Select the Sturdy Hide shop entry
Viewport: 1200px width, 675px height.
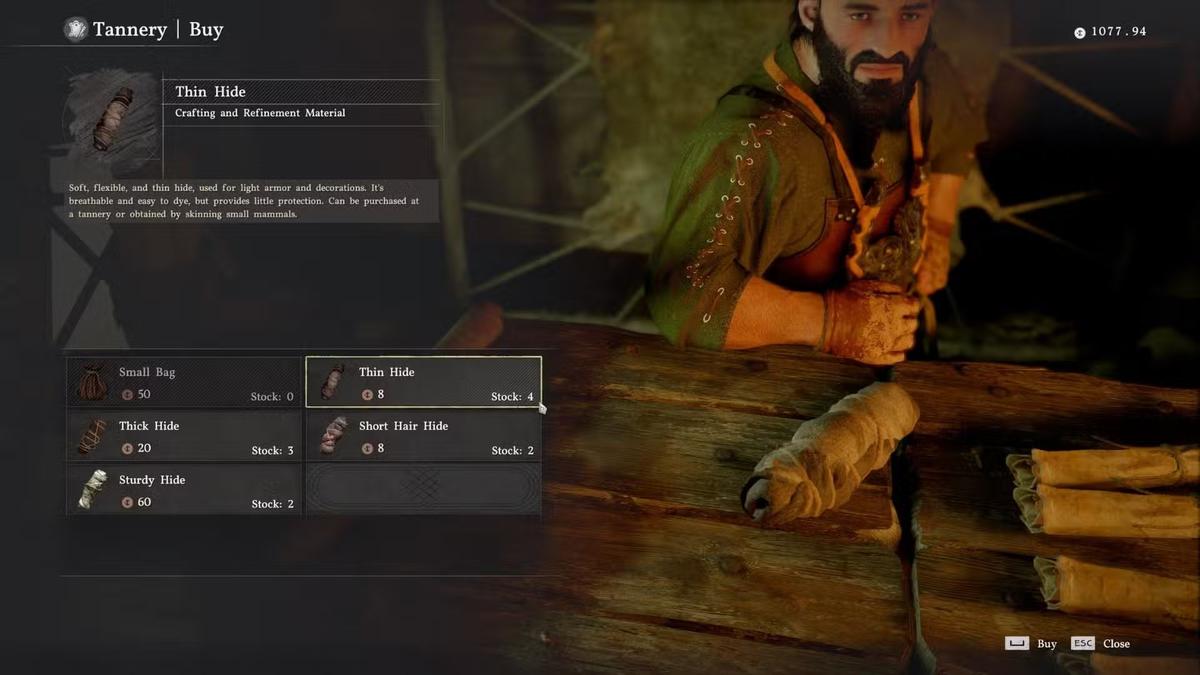(184, 490)
